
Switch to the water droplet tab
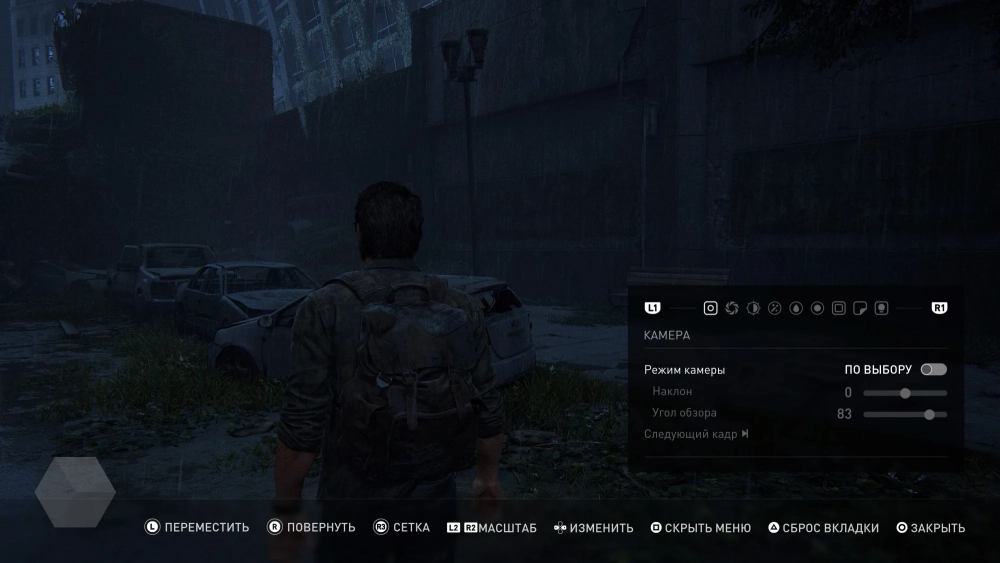(796, 308)
